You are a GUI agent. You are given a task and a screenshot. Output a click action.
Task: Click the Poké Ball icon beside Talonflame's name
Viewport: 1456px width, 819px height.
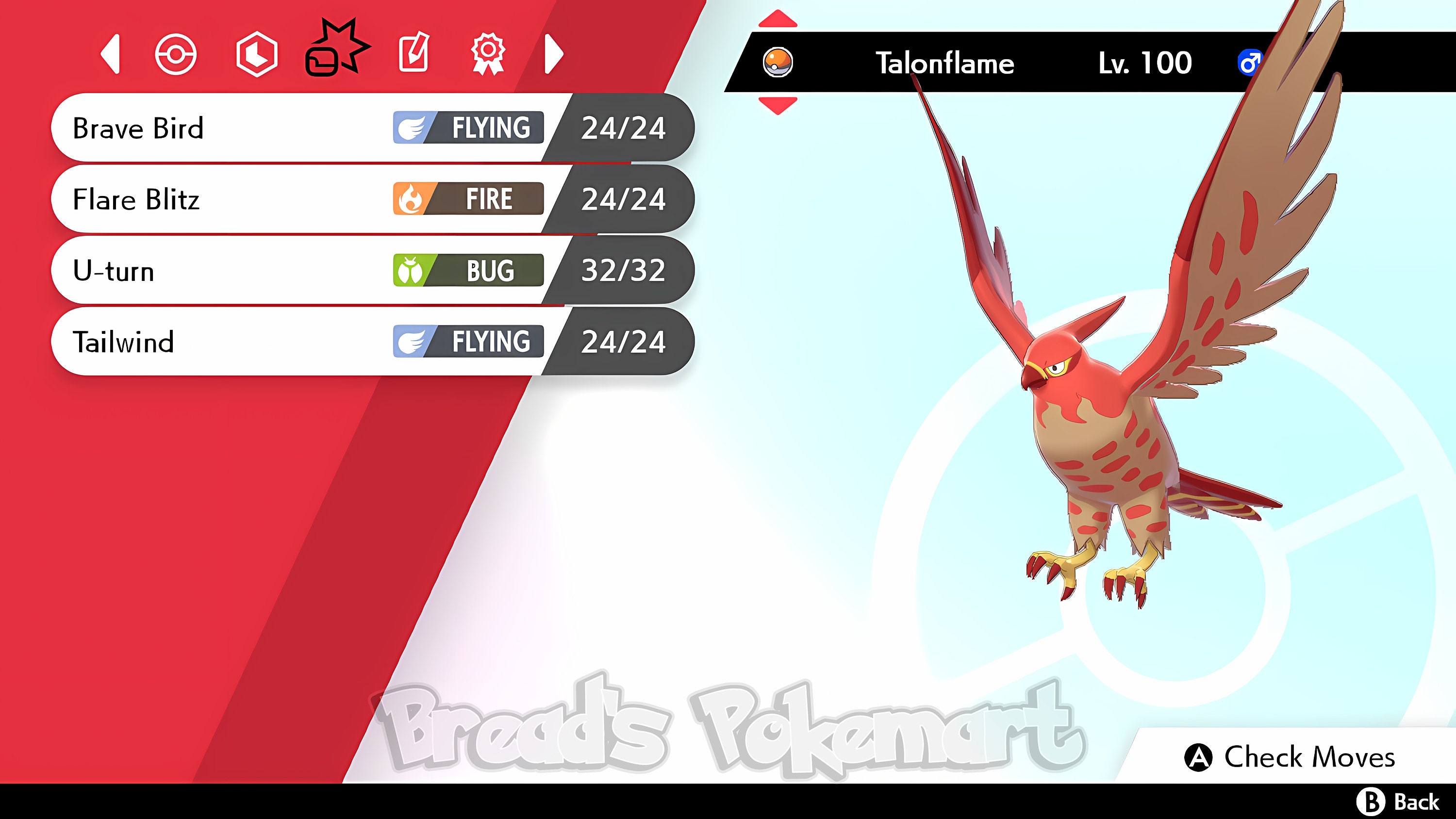777,62
